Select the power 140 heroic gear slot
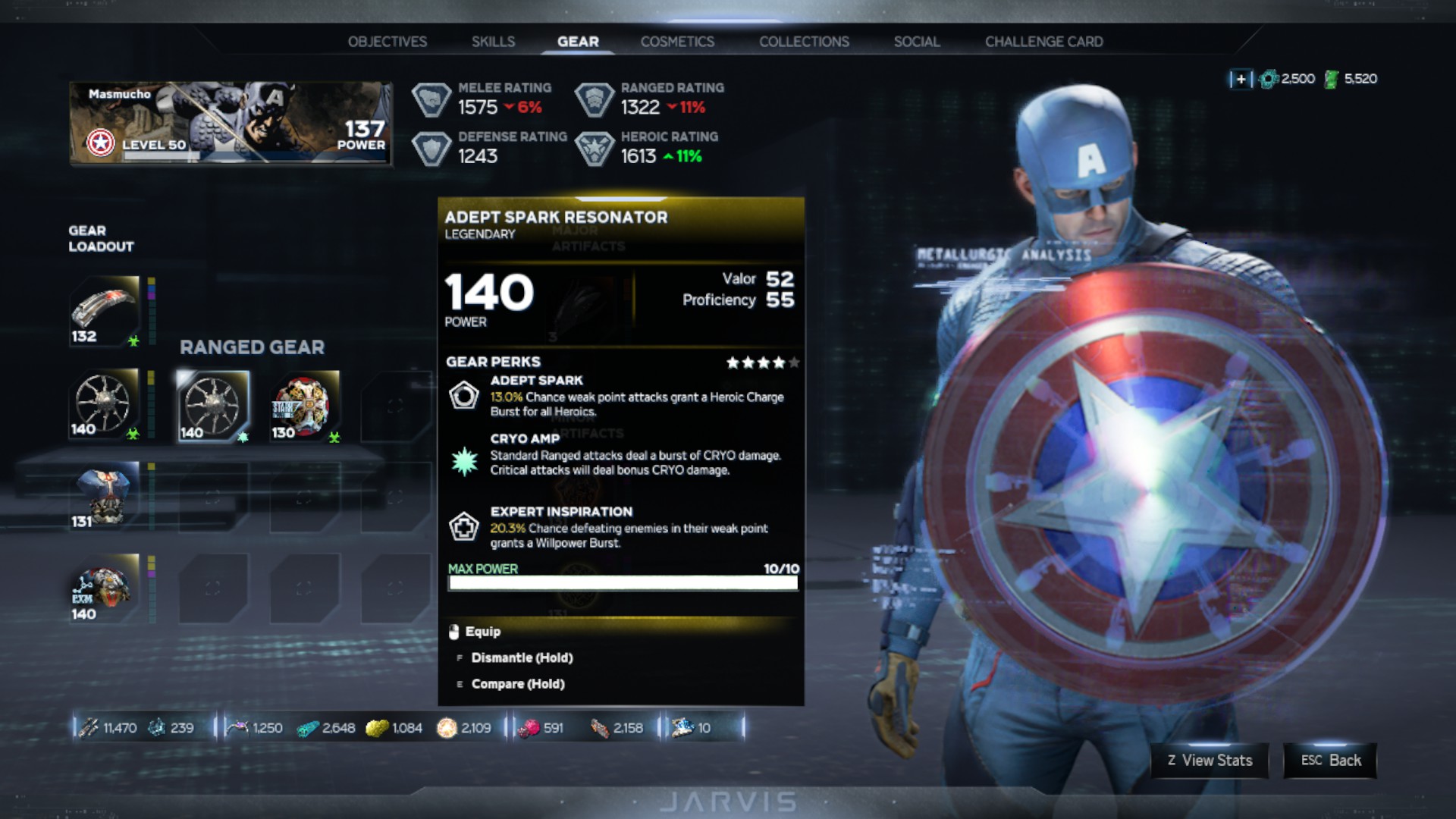The image size is (1456, 819). (105, 588)
